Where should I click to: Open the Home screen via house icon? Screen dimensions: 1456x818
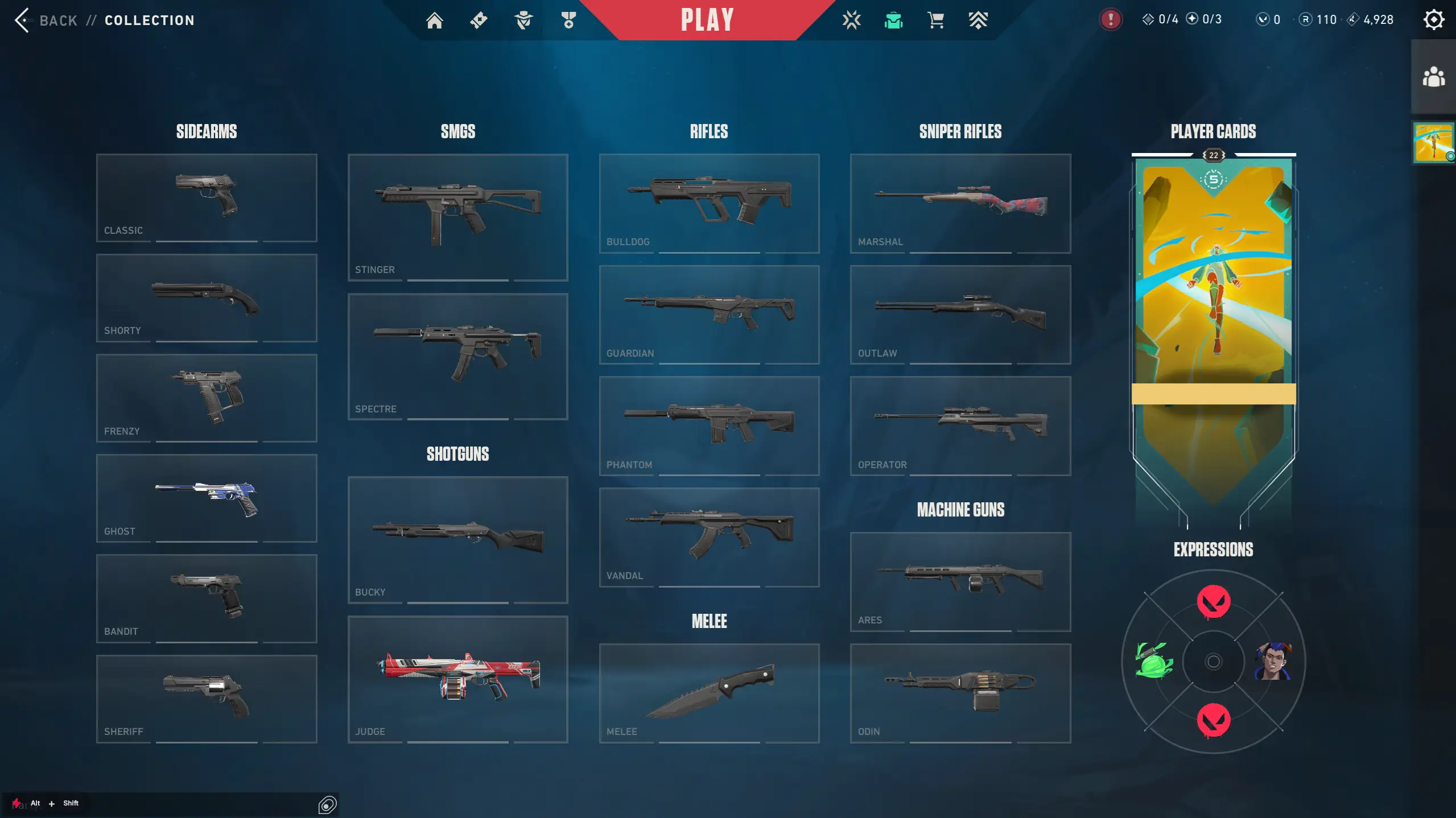[x=435, y=20]
